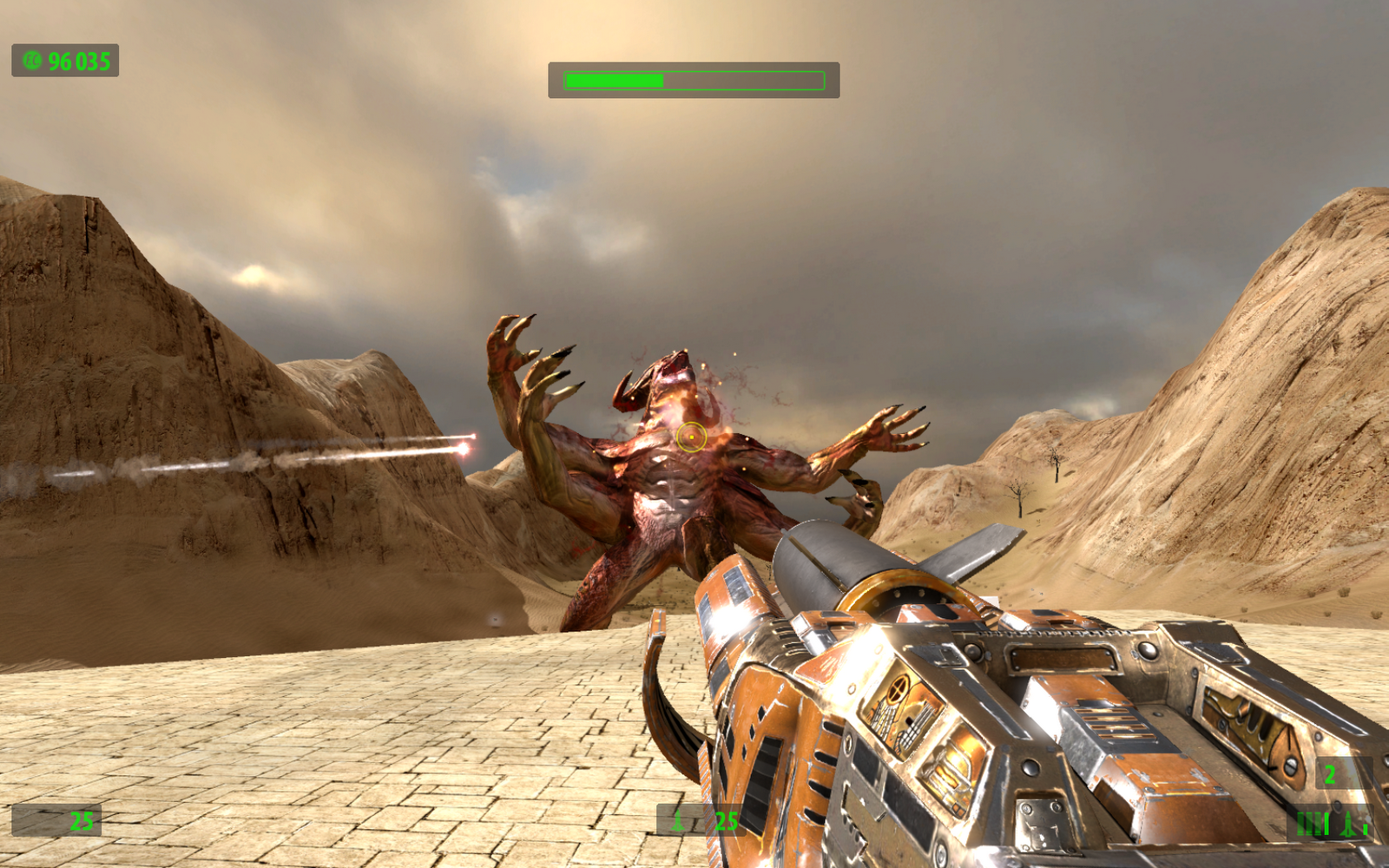Click the rocket icon beside the 25 ammo count
Viewport: 1389px width, 868px height.
(x=678, y=820)
